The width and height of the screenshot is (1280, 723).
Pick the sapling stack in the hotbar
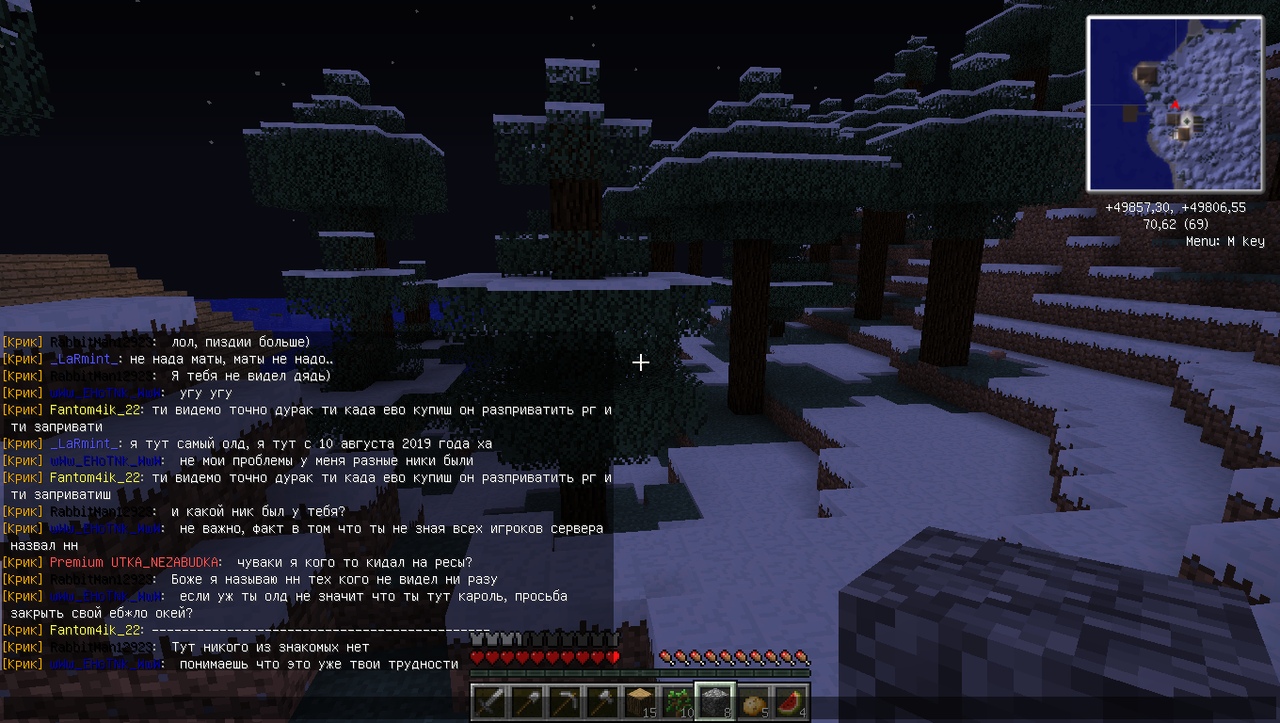679,701
